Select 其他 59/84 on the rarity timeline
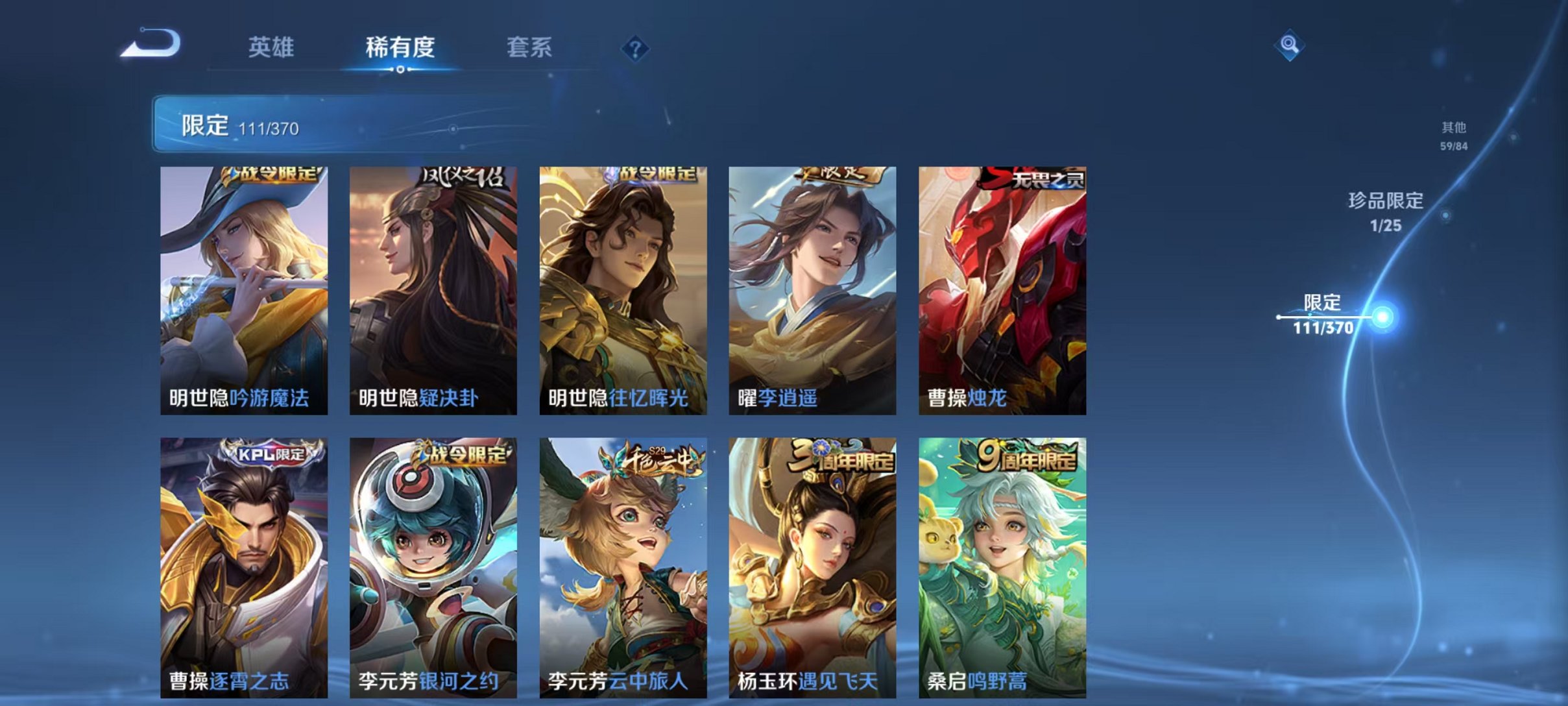This screenshot has height=706, width=1568. 1453,136
